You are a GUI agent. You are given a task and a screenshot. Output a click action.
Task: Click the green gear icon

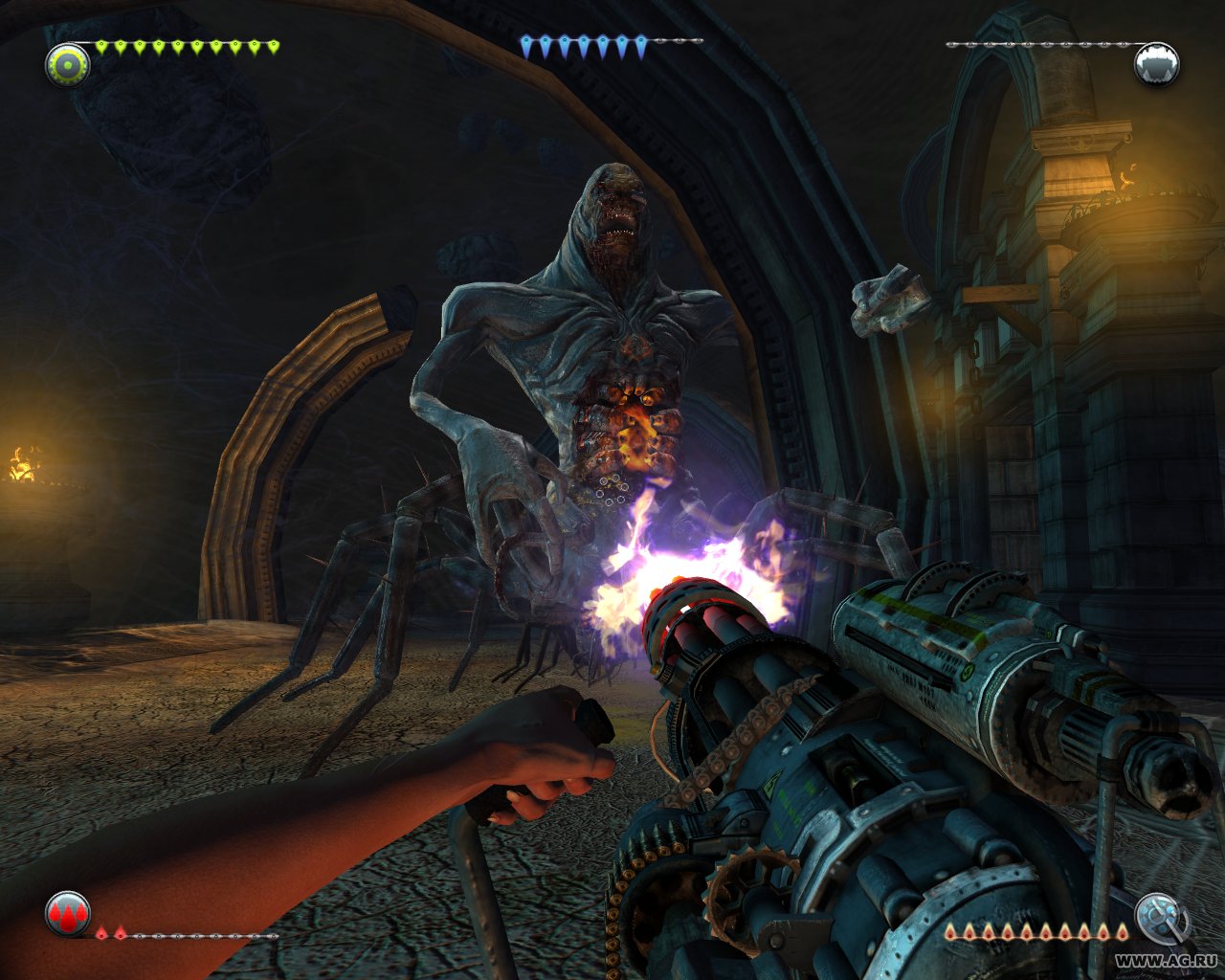point(68,65)
